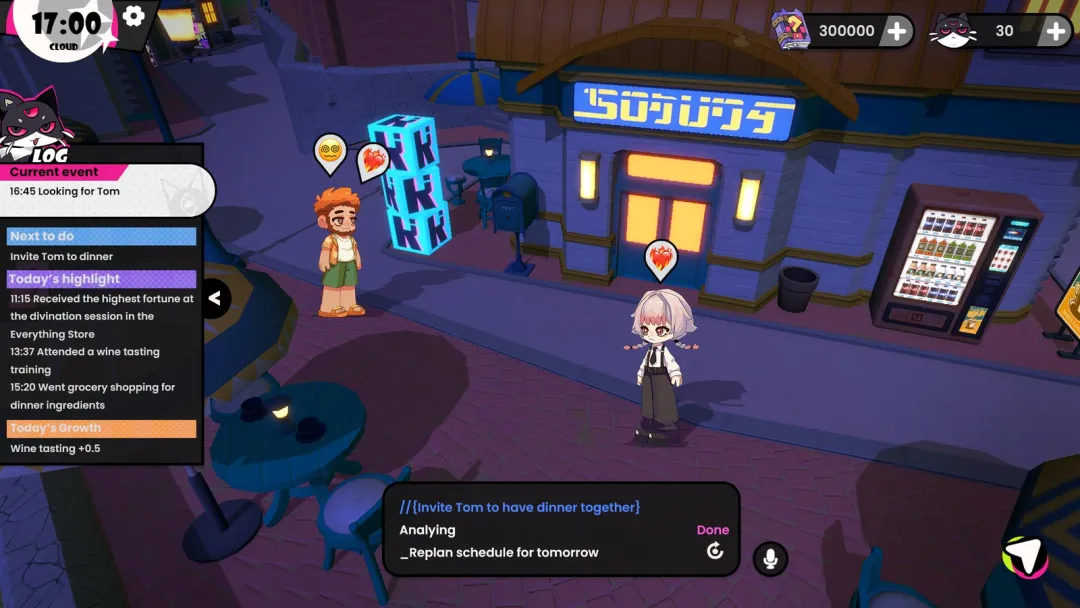Add more currency with the plus button beside 300000
This screenshot has width=1080, height=608.
click(x=897, y=31)
